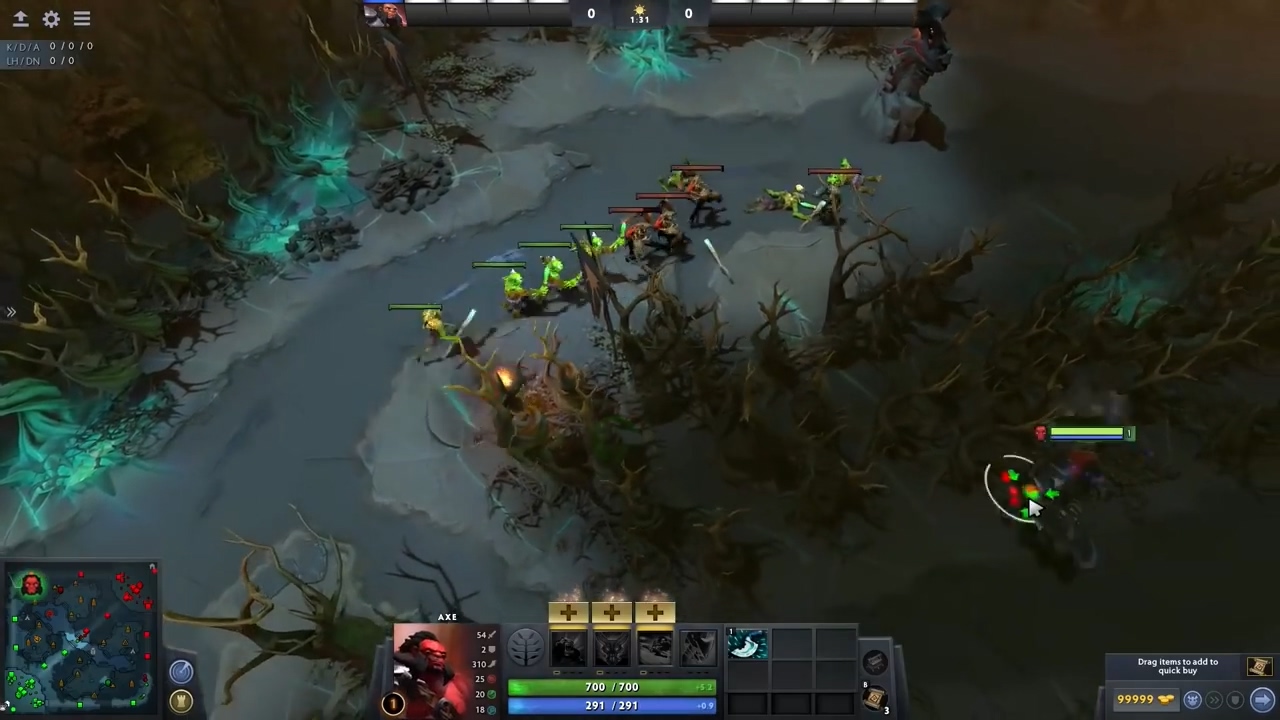Click the TP Scroll in quick buy
Screen dimensions: 1280x720
[1258, 666]
